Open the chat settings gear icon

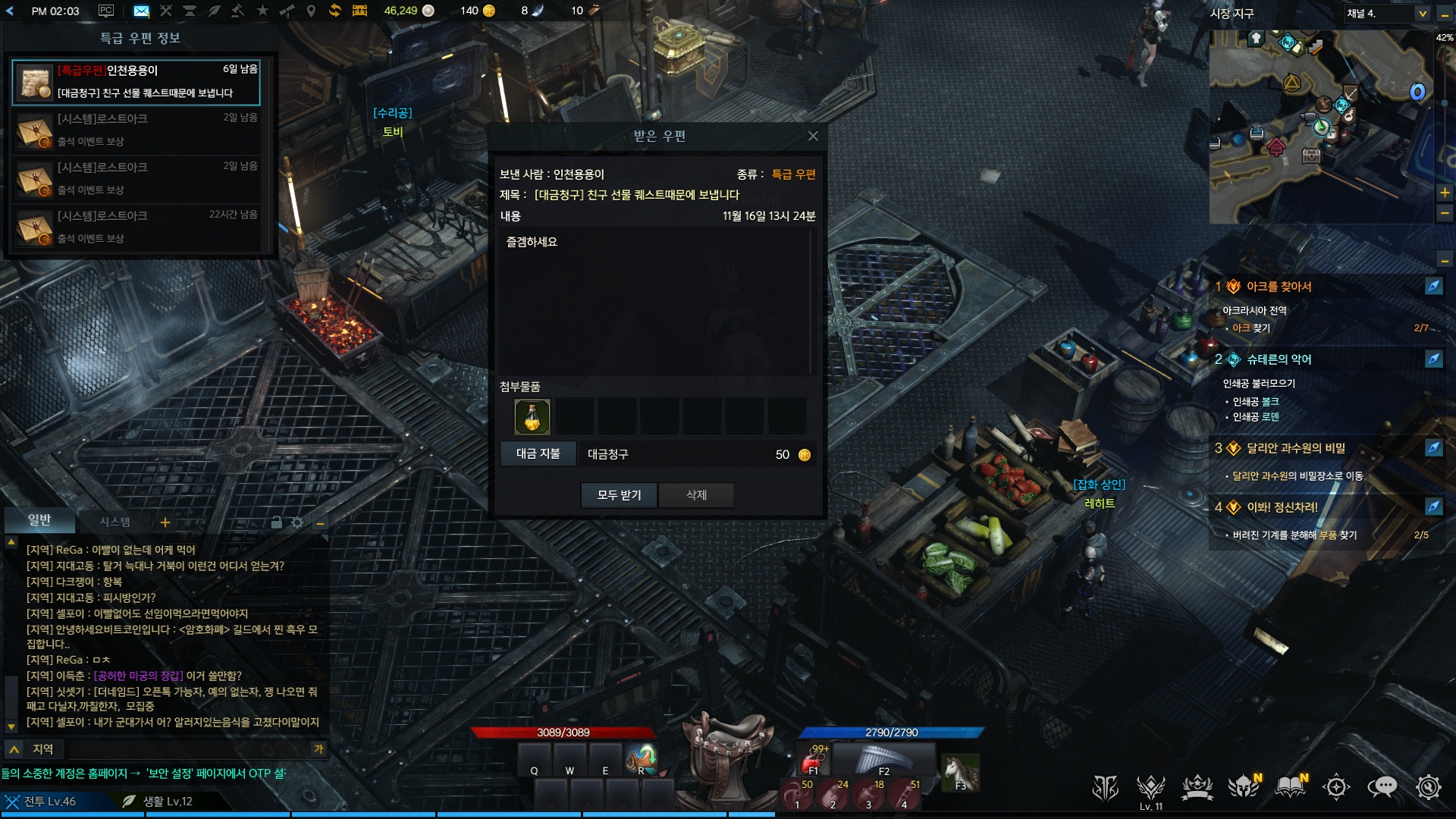coord(297,522)
